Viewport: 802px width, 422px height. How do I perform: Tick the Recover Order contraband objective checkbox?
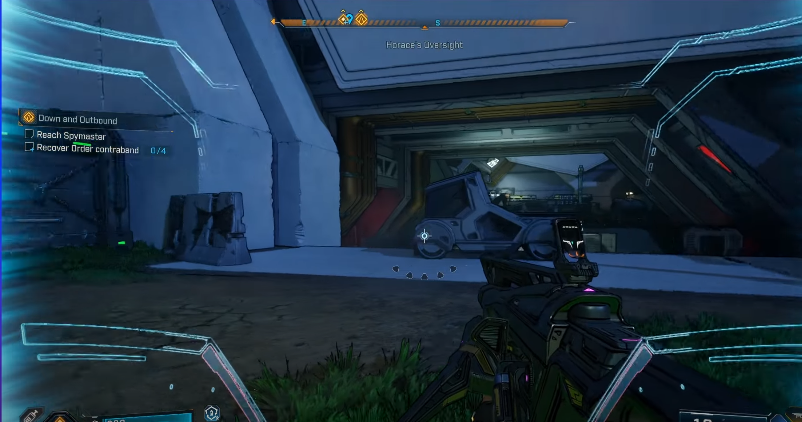(x=30, y=147)
